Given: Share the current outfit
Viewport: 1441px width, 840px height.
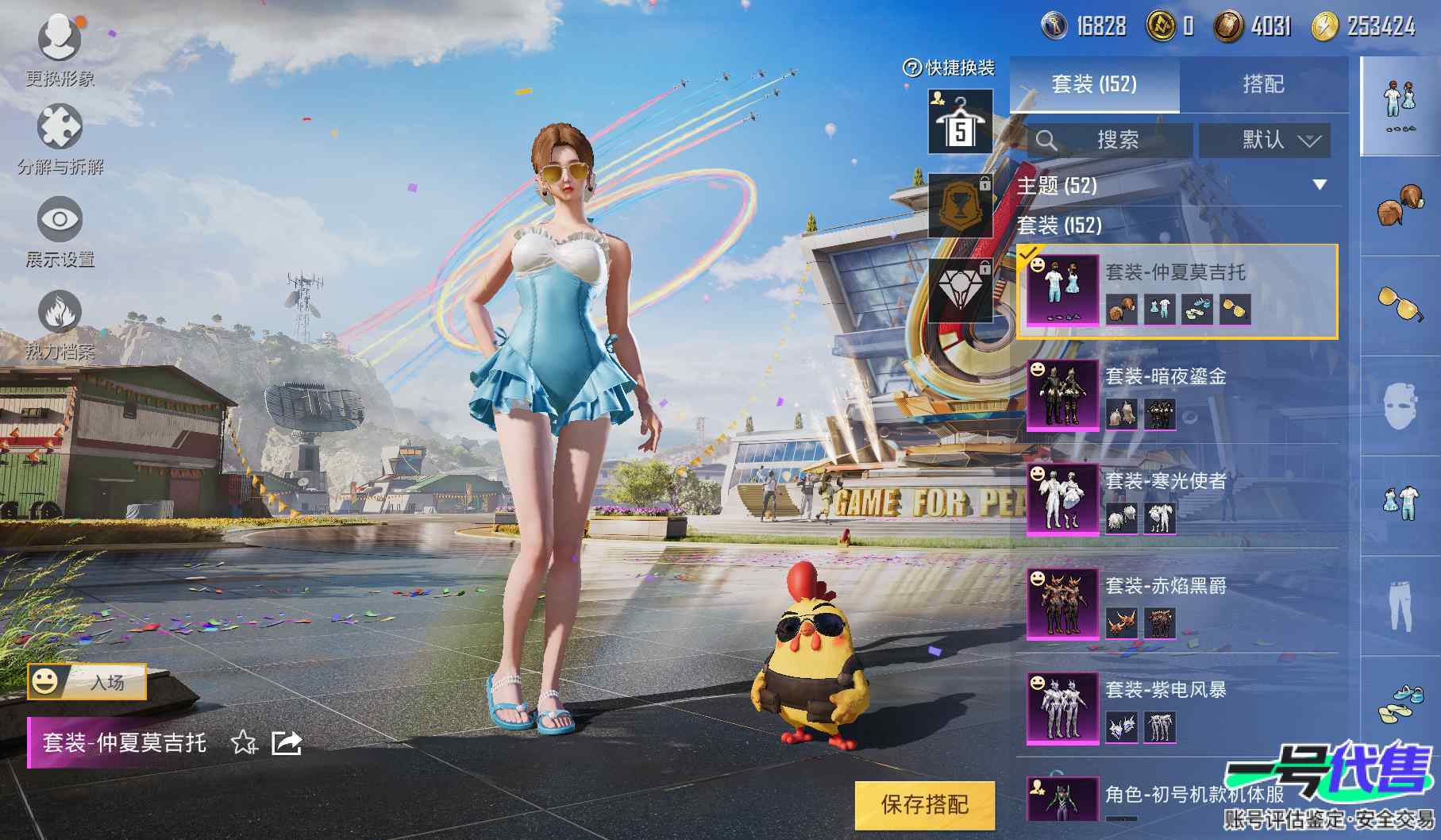Looking at the screenshot, I should click(286, 743).
